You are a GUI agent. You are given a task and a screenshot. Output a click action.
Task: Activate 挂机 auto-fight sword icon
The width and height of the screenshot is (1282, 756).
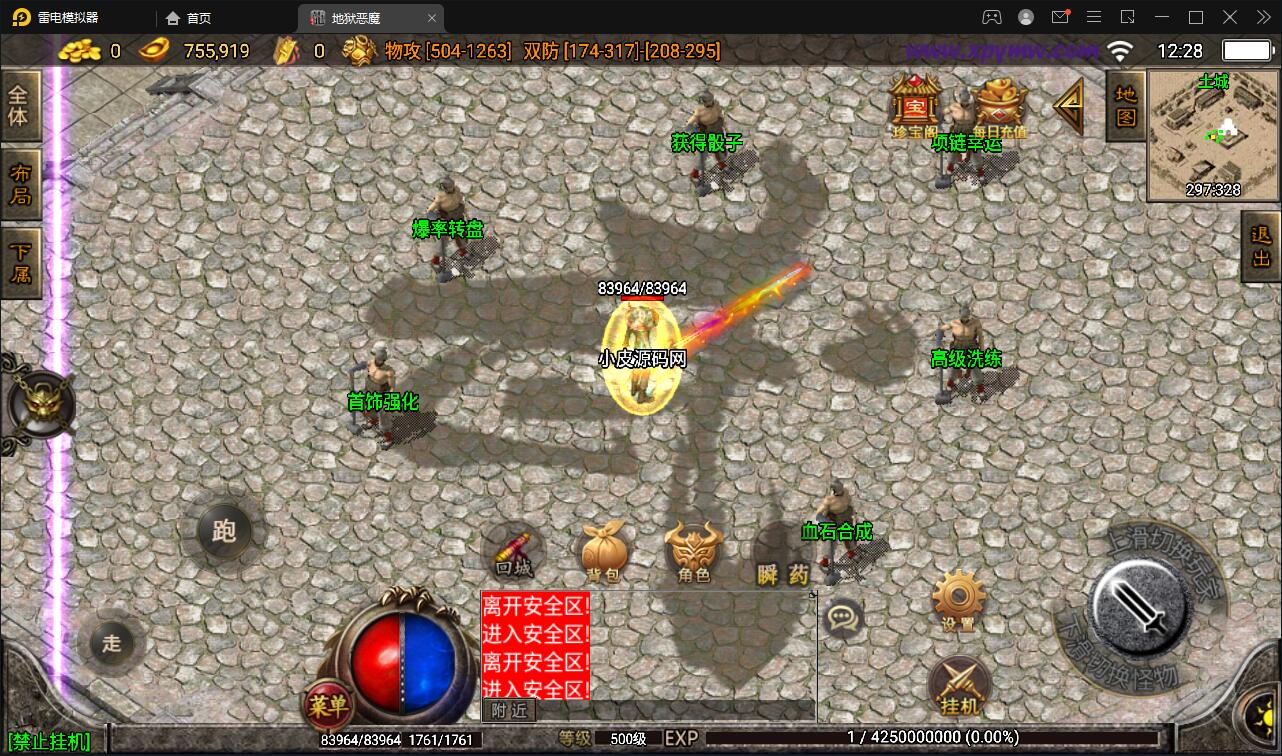click(x=957, y=685)
